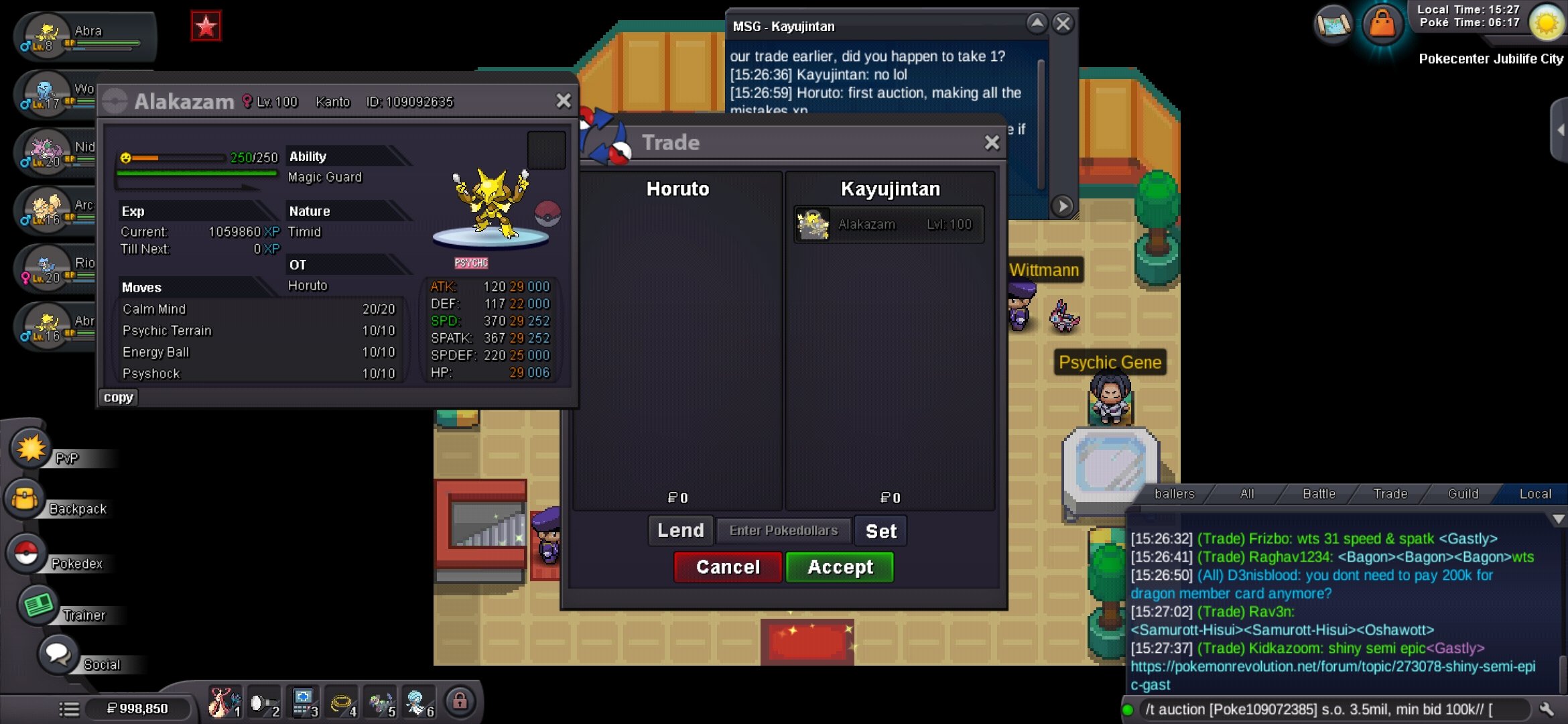The width and height of the screenshot is (1568, 724).
Task: Close the MSG Kayujintan chat window
Action: pos(1063,25)
